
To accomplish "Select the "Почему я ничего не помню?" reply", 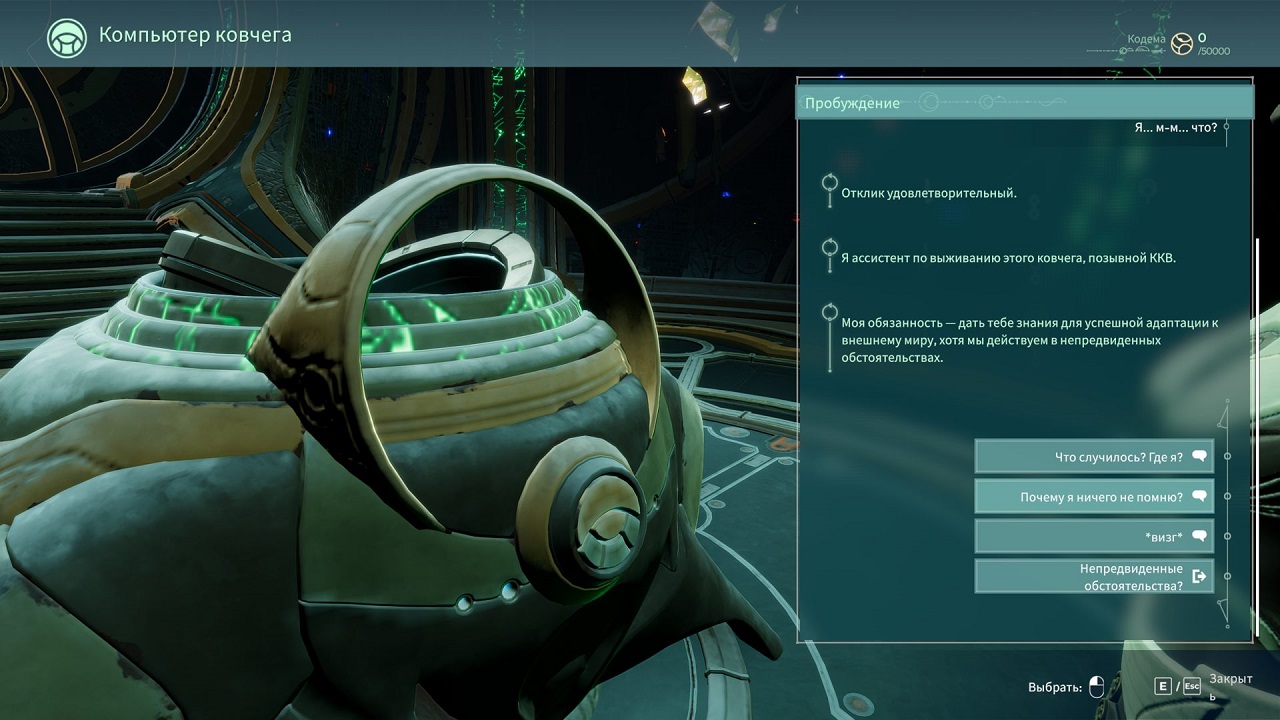I will [x=1093, y=497].
